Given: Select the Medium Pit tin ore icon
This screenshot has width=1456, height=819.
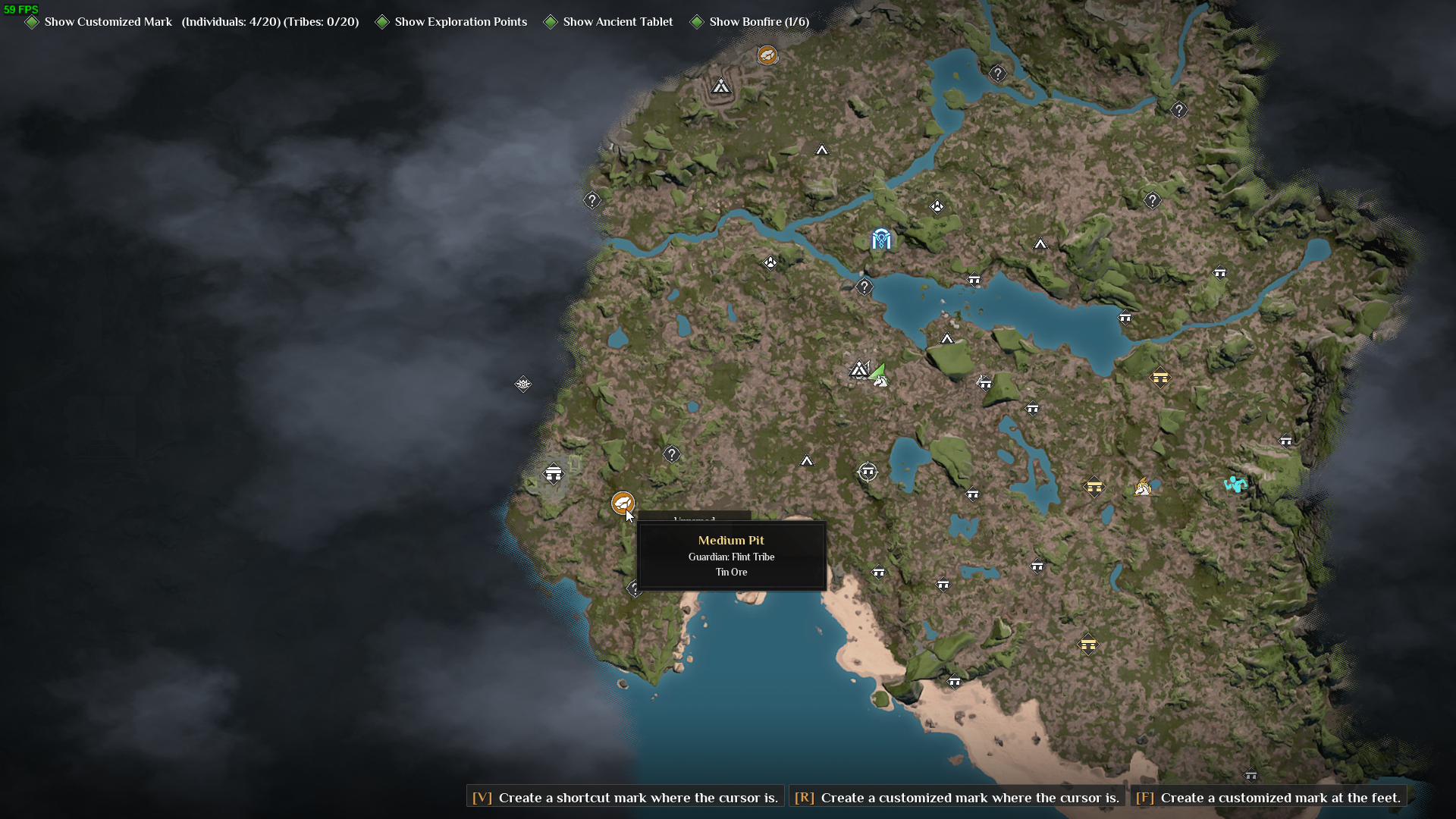Looking at the screenshot, I should pos(622,503).
